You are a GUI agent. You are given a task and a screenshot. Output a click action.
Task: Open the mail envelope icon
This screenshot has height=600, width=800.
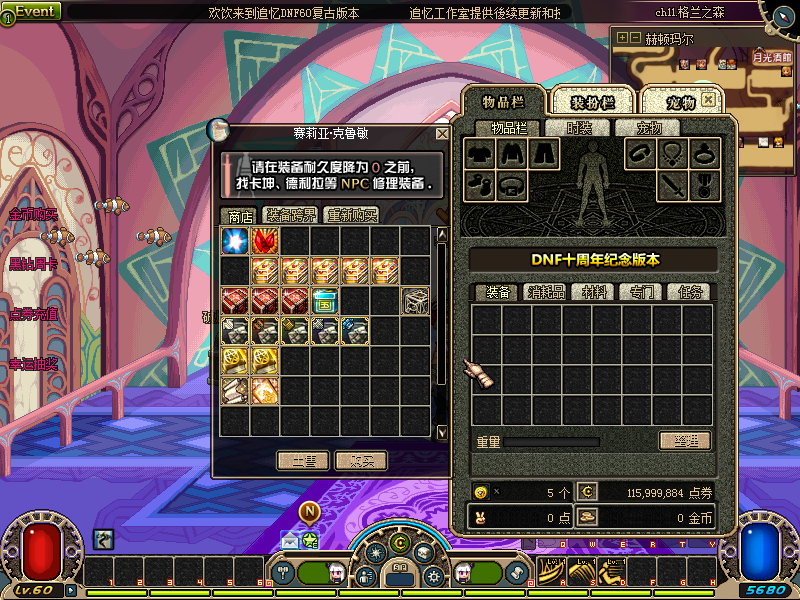click(x=290, y=540)
